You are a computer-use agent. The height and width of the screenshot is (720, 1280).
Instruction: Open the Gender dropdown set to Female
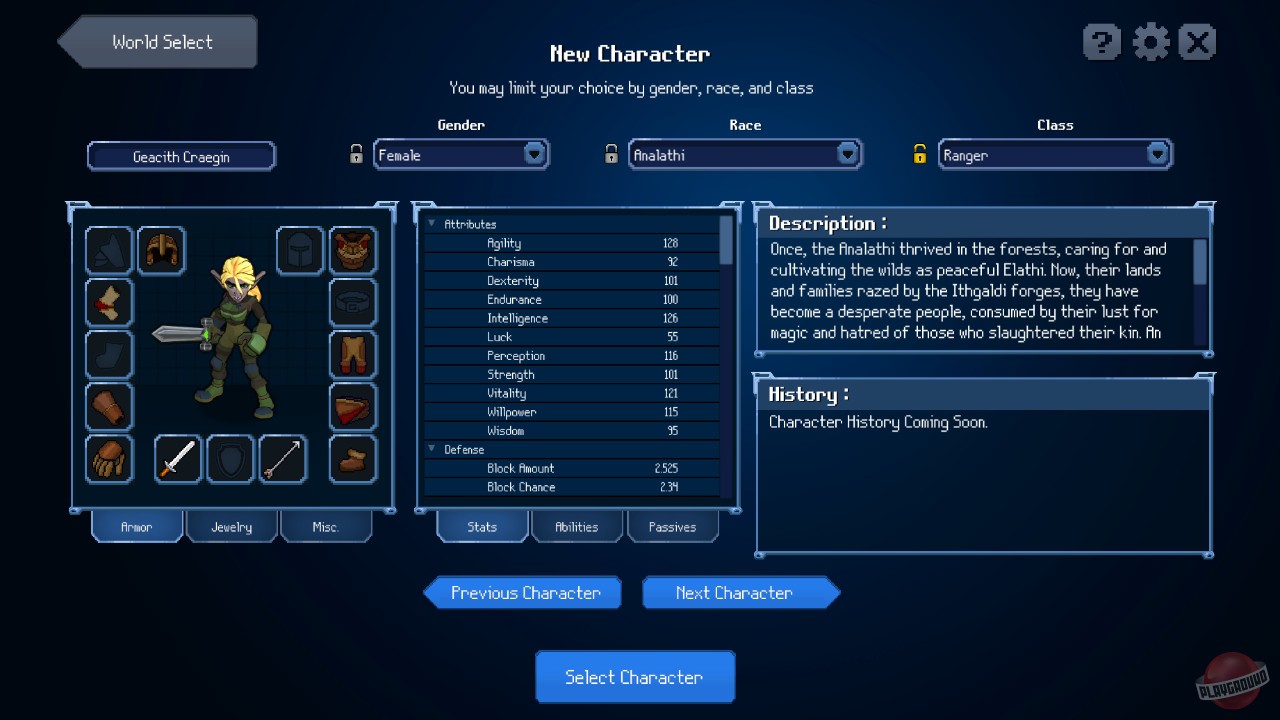pyautogui.click(x=461, y=154)
